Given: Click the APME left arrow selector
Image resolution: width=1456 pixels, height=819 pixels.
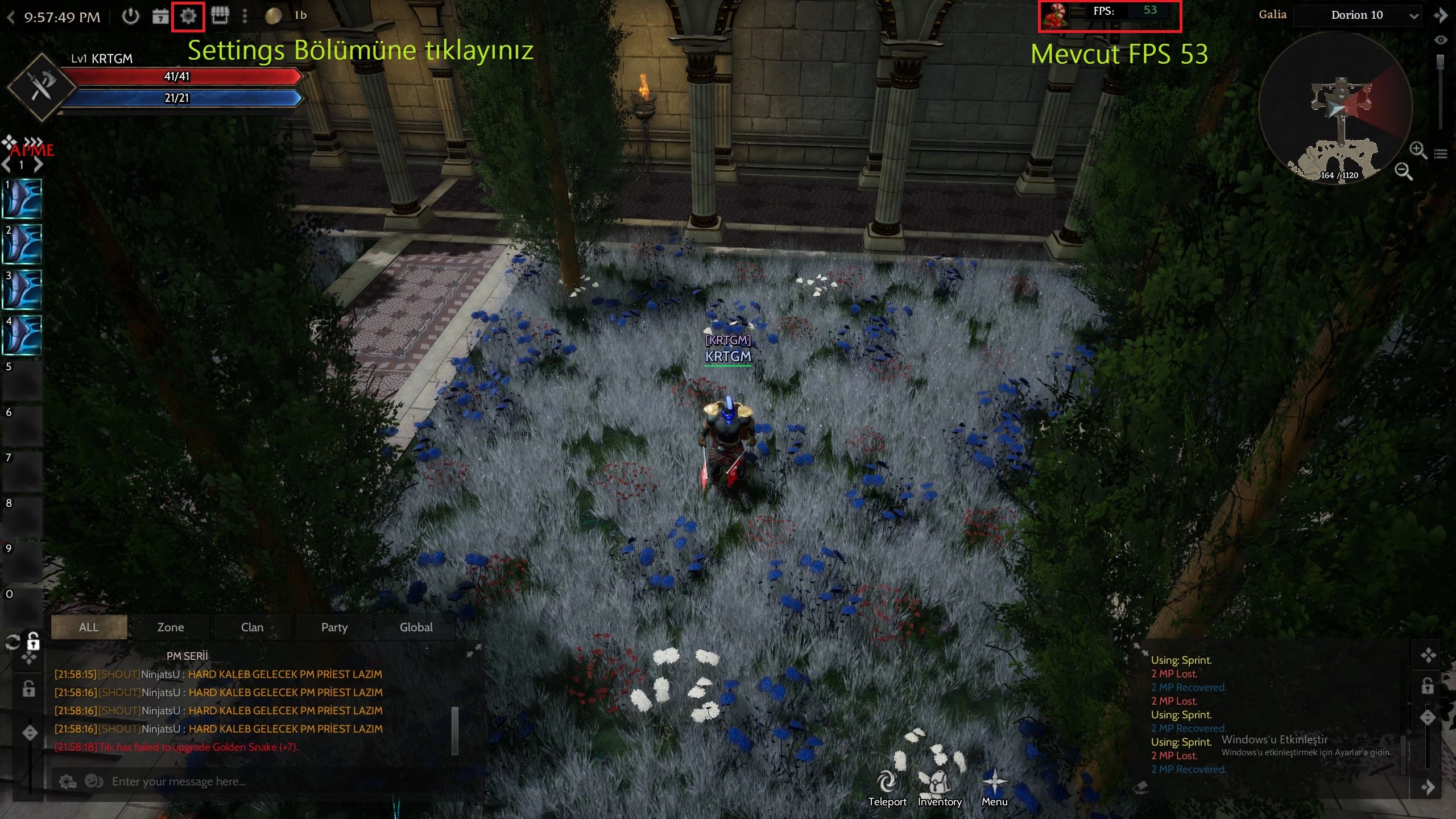Looking at the screenshot, I should 6,164.
